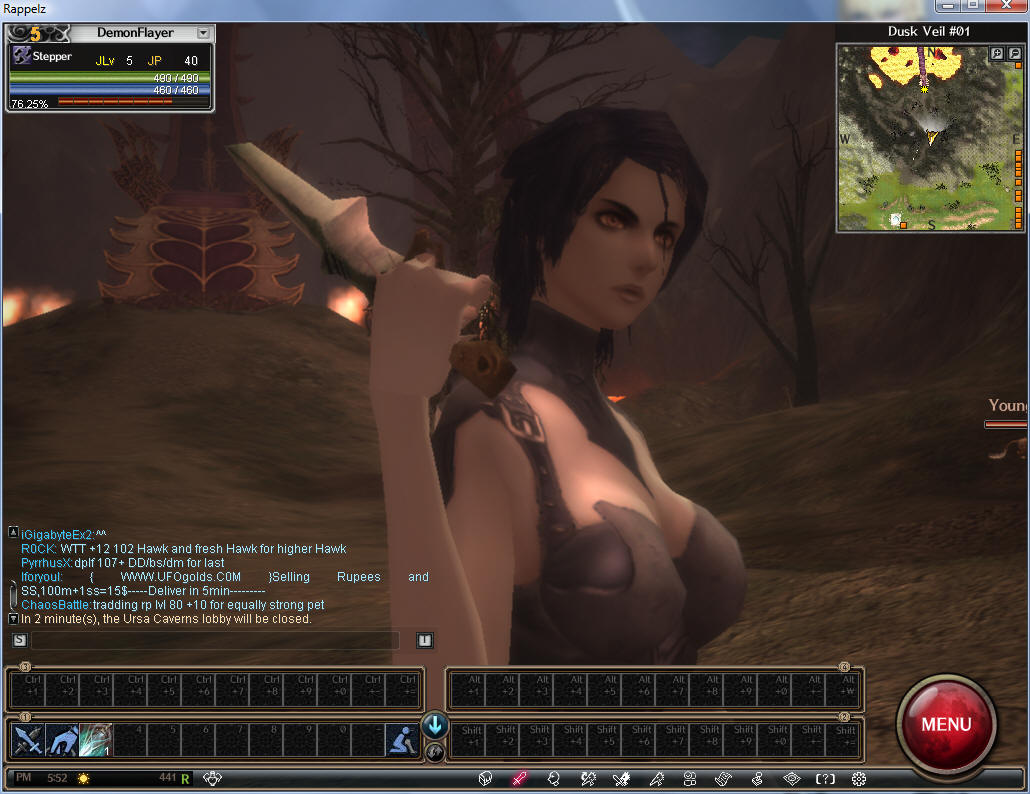Toggle the chat S channel button
Viewport: 1030px width, 794px height.
[x=19, y=640]
